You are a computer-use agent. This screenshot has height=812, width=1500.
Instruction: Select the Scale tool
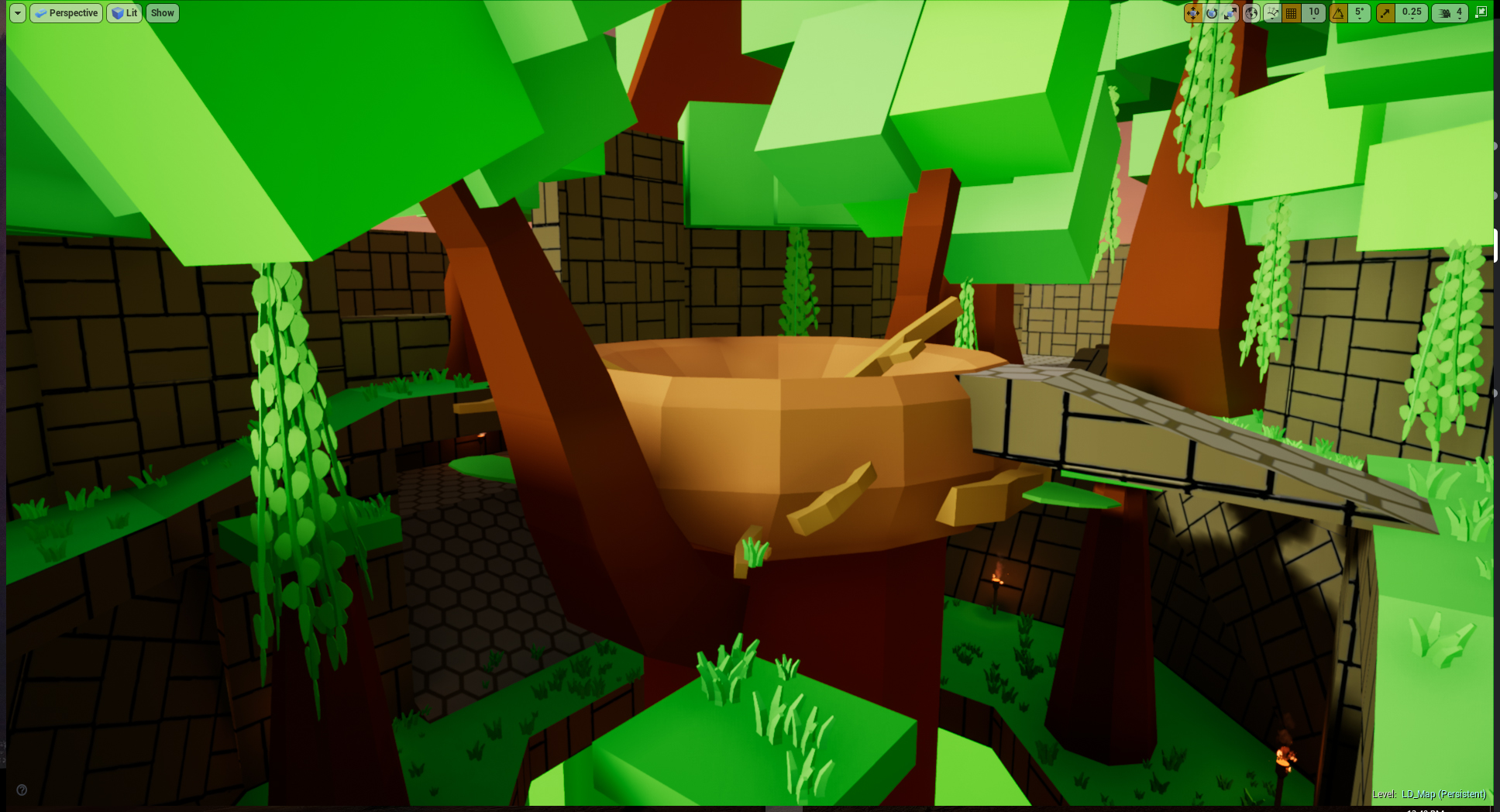[x=1230, y=12]
